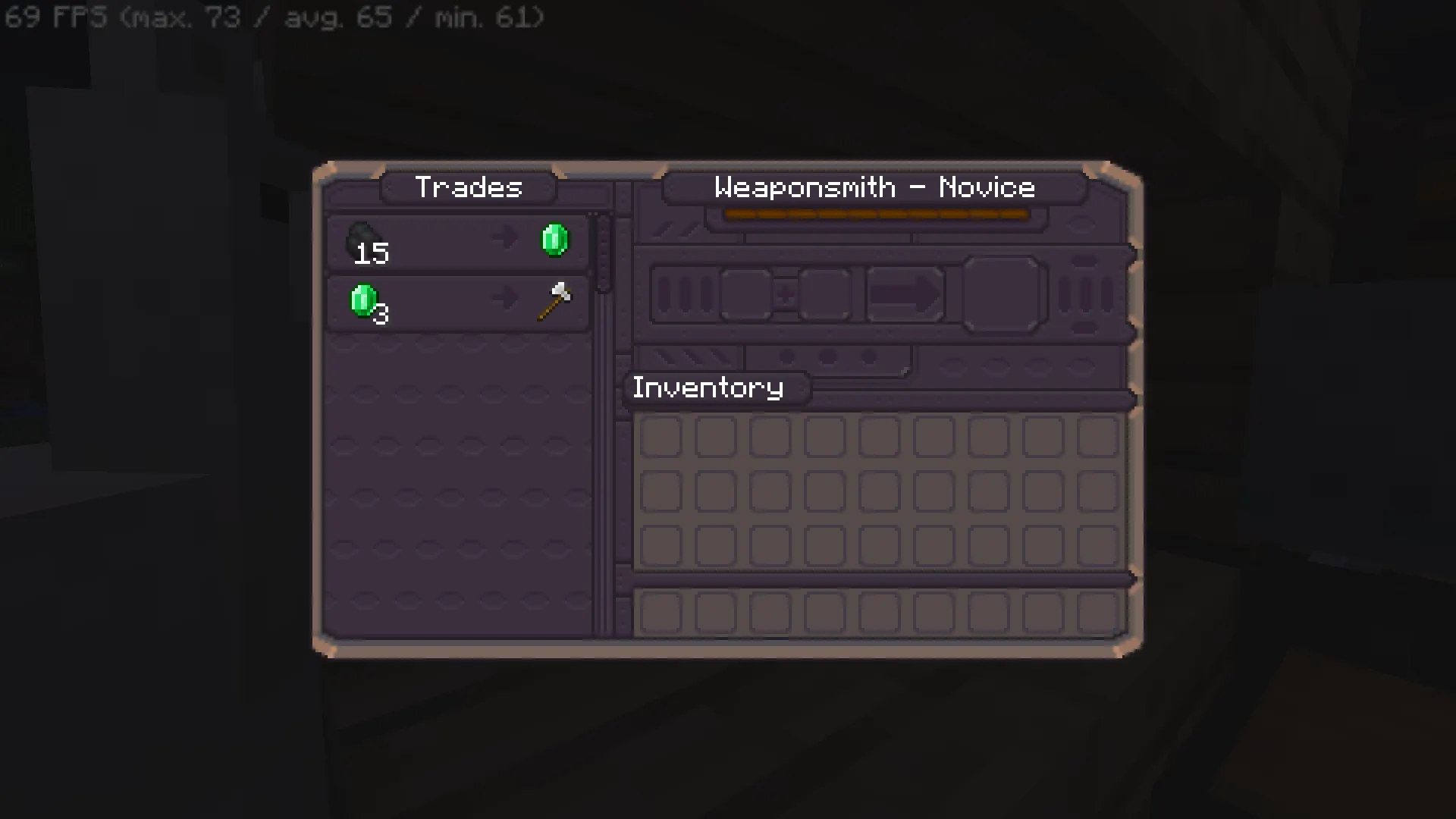The width and height of the screenshot is (1456, 819).
Task: Click the first empty hotbar slot
Action: click(661, 613)
